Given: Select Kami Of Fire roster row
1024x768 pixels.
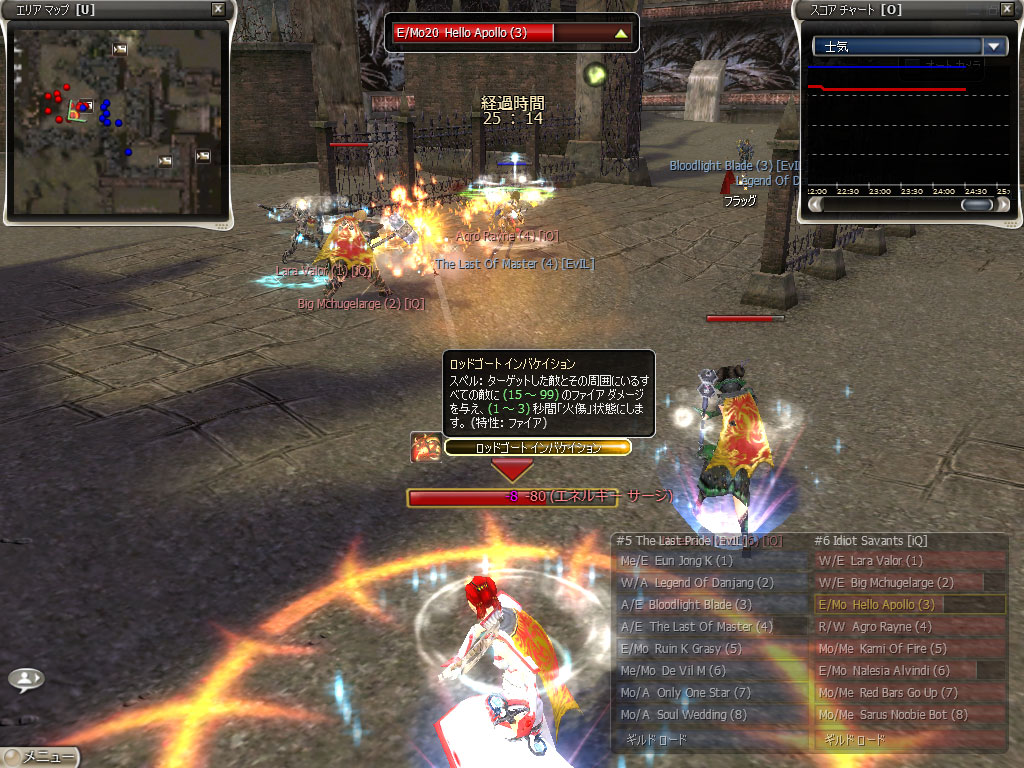Looking at the screenshot, I should 908,649.
